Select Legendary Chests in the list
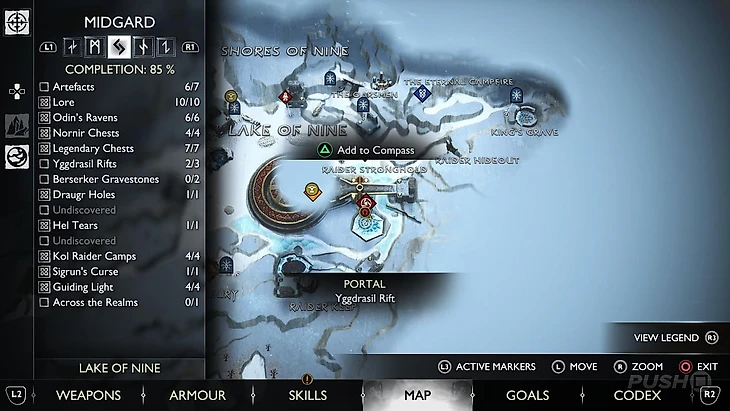This screenshot has width=730, height=411. click(44, 149)
